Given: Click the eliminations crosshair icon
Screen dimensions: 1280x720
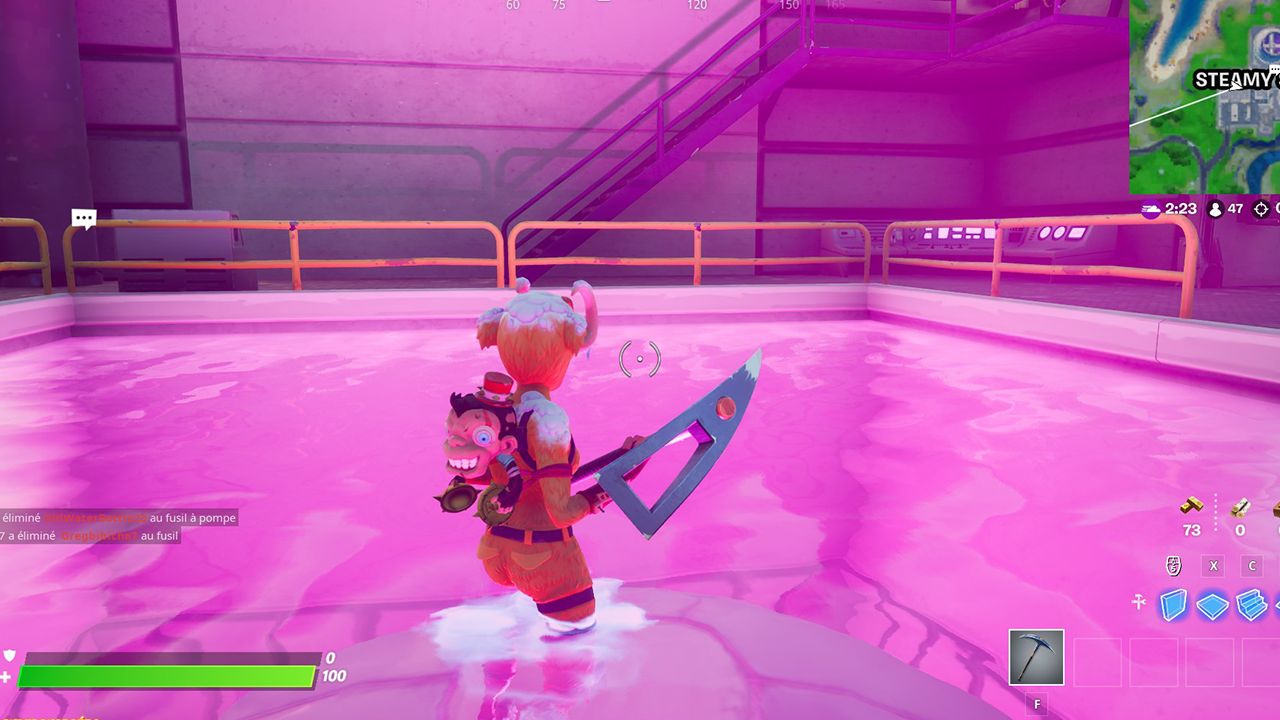Looking at the screenshot, I should 1261,208.
